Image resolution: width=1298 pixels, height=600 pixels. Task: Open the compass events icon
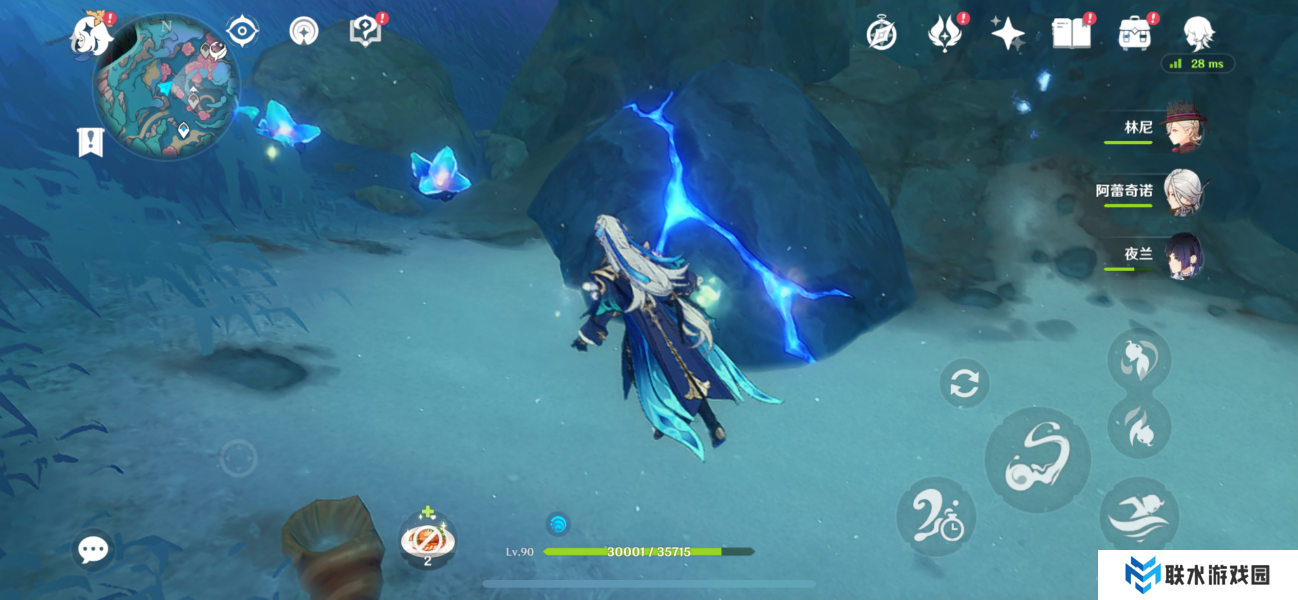pos(881,34)
